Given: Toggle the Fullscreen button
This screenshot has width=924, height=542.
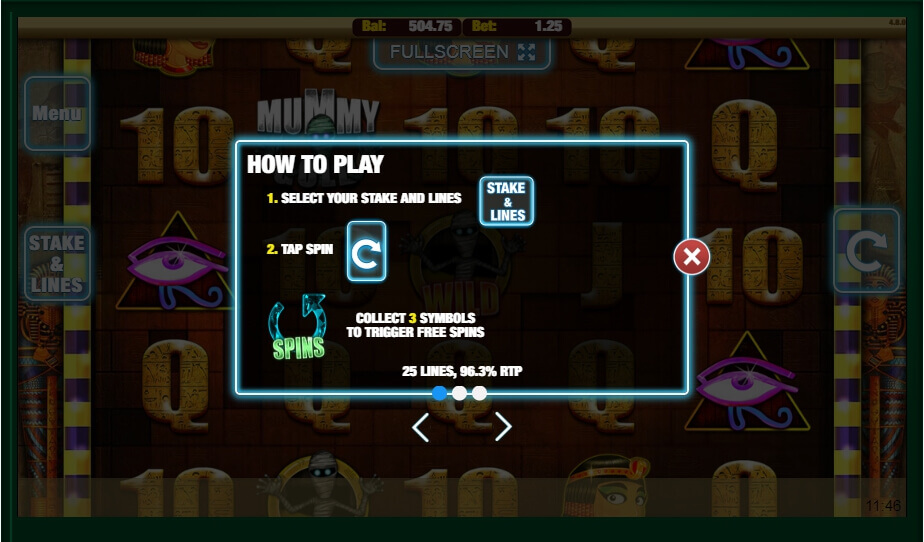Looking at the screenshot, I should [x=462, y=52].
